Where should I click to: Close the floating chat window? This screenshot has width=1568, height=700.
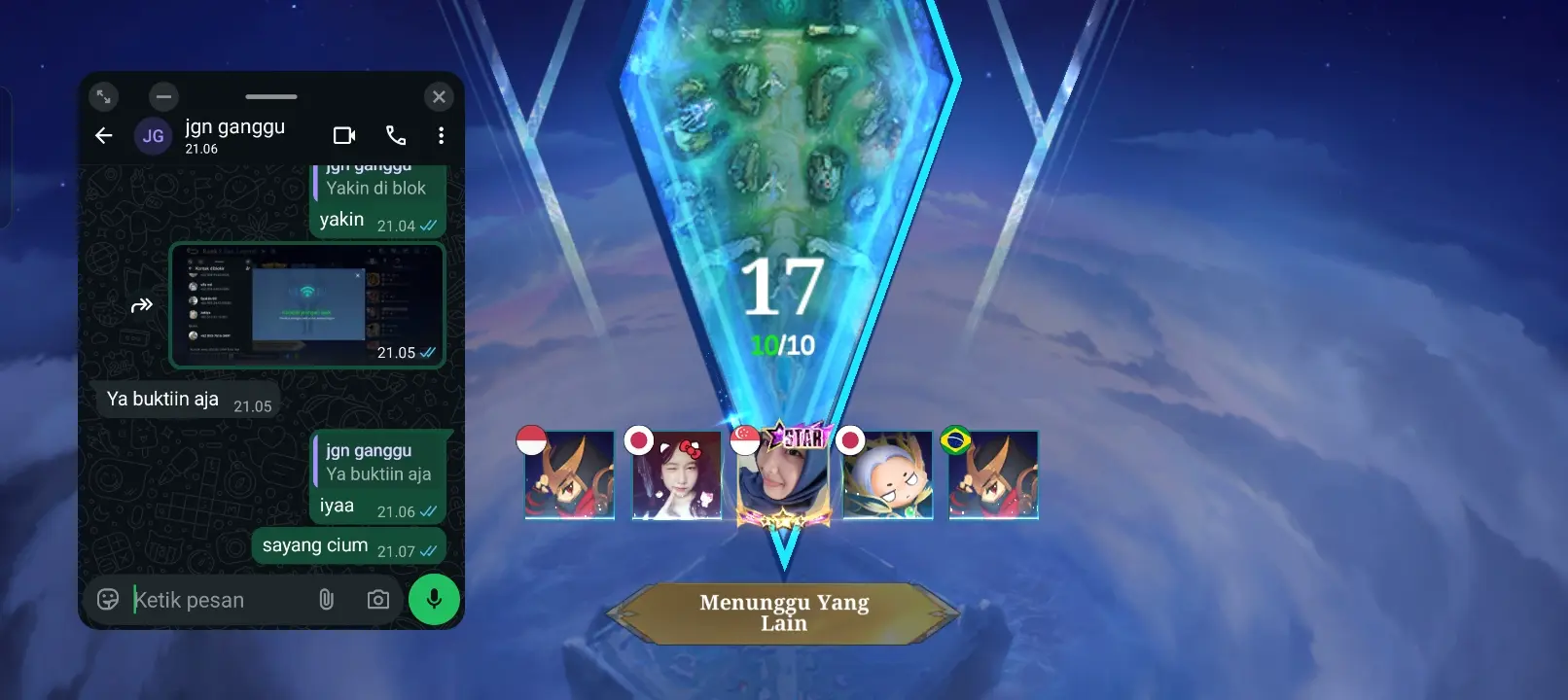(x=439, y=96)
